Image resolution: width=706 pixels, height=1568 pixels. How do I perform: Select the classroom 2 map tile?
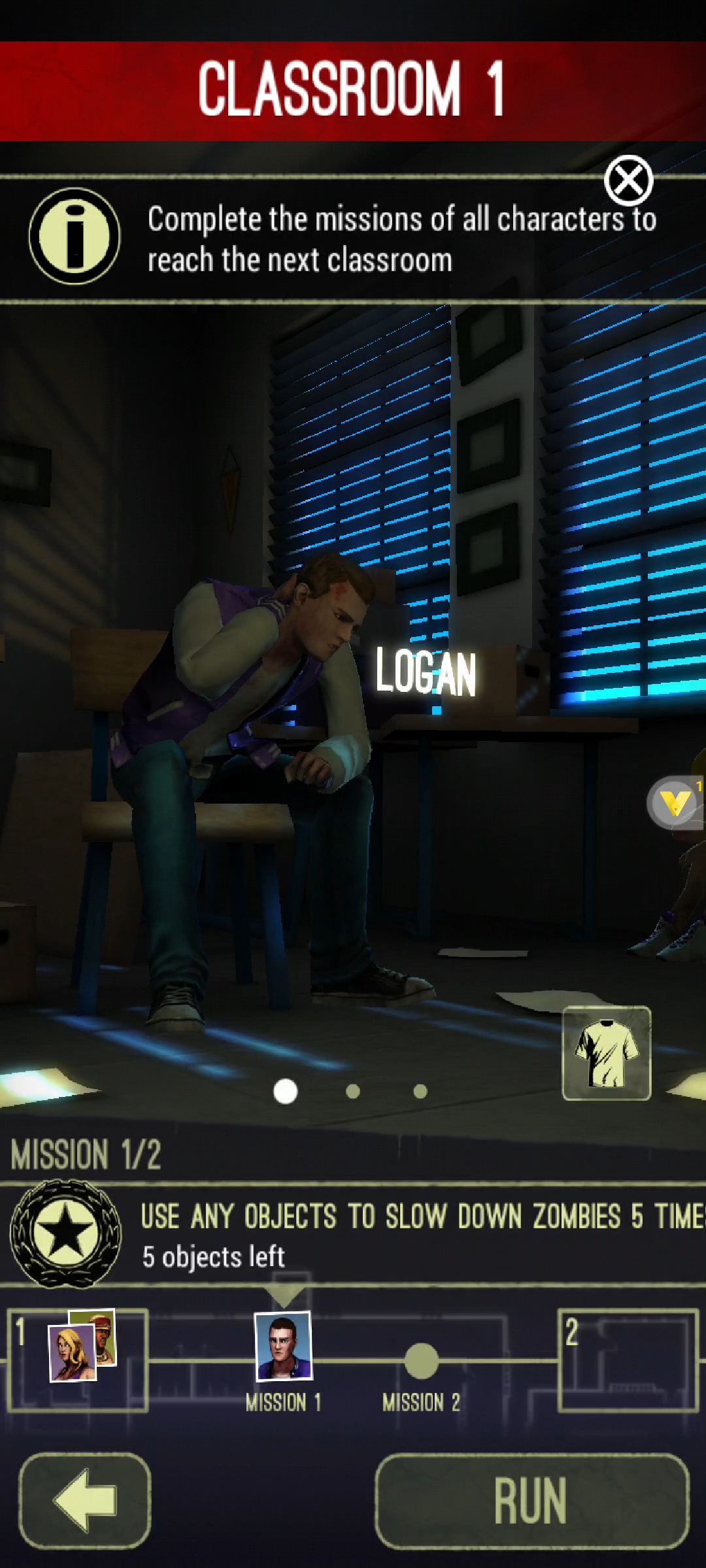tap(628, 1360)
